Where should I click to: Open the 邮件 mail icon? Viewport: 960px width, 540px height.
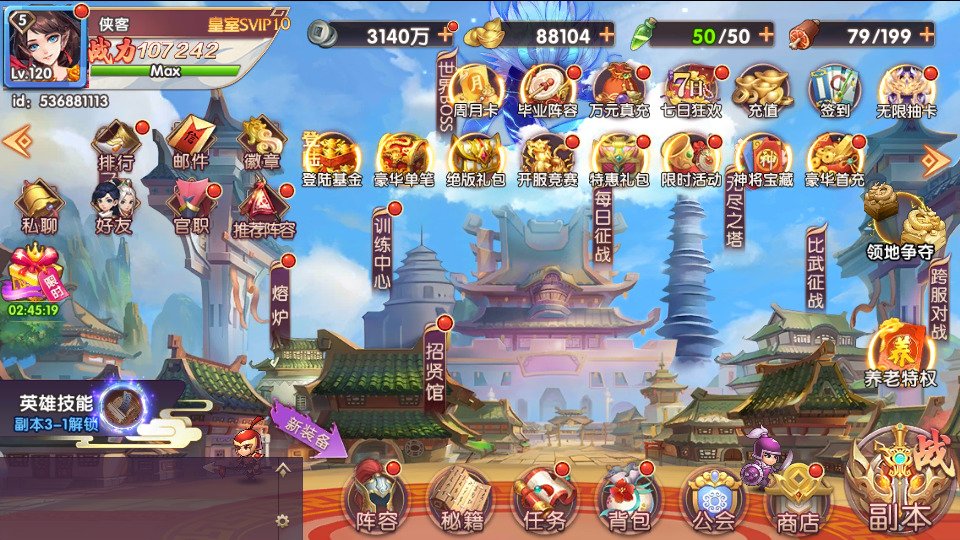190,143
